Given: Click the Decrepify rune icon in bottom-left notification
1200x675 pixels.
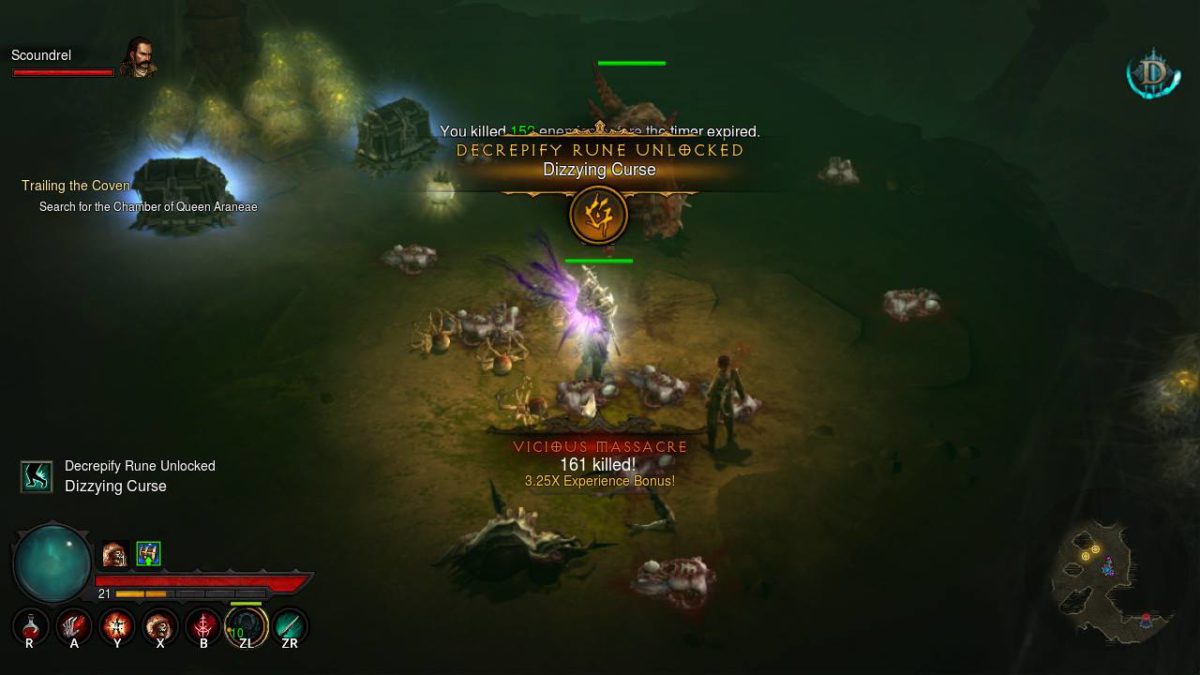Looking at the screenshot, I should point(37,477).
